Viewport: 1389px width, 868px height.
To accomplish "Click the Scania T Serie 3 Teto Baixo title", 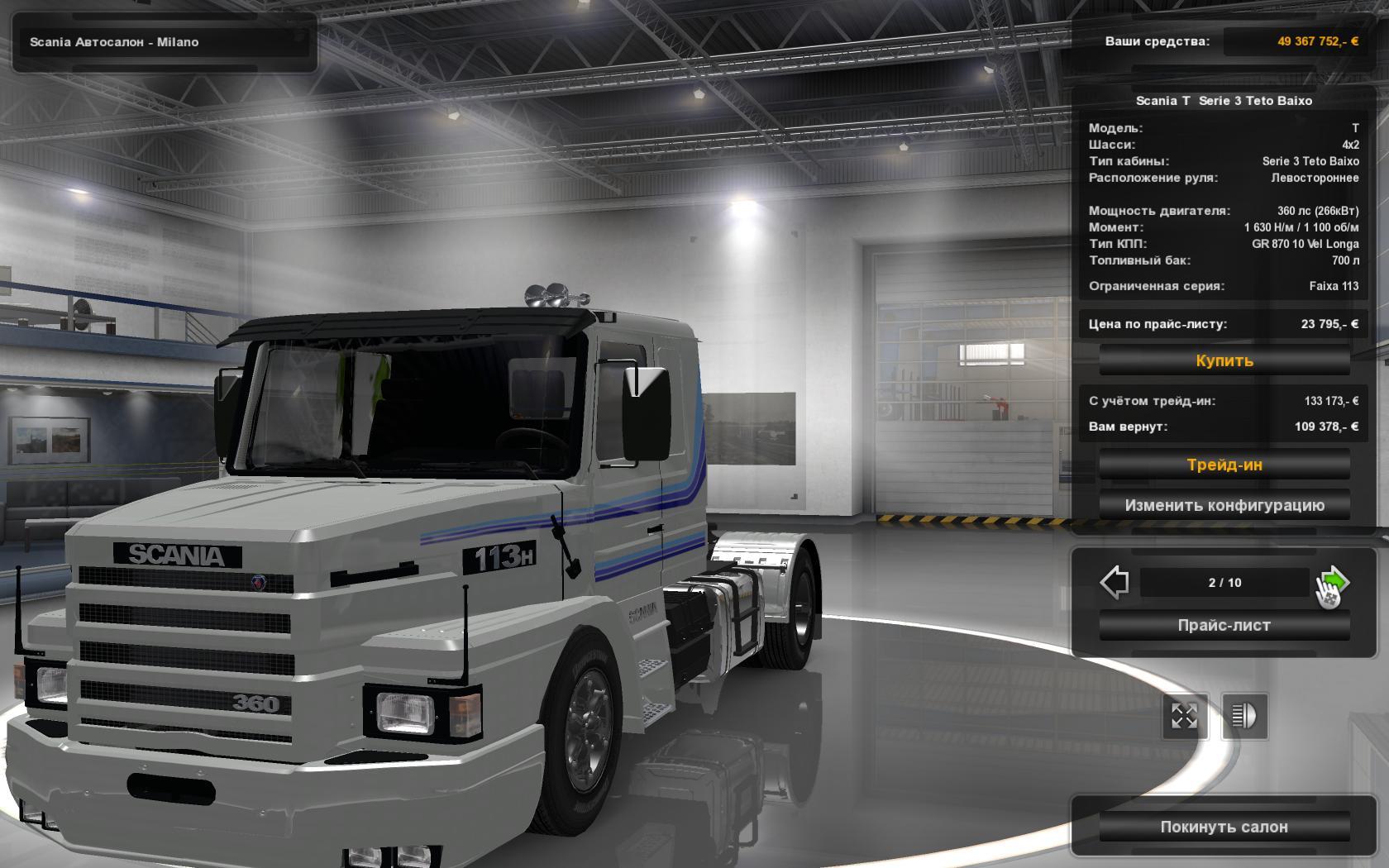I will point(1225,100).
